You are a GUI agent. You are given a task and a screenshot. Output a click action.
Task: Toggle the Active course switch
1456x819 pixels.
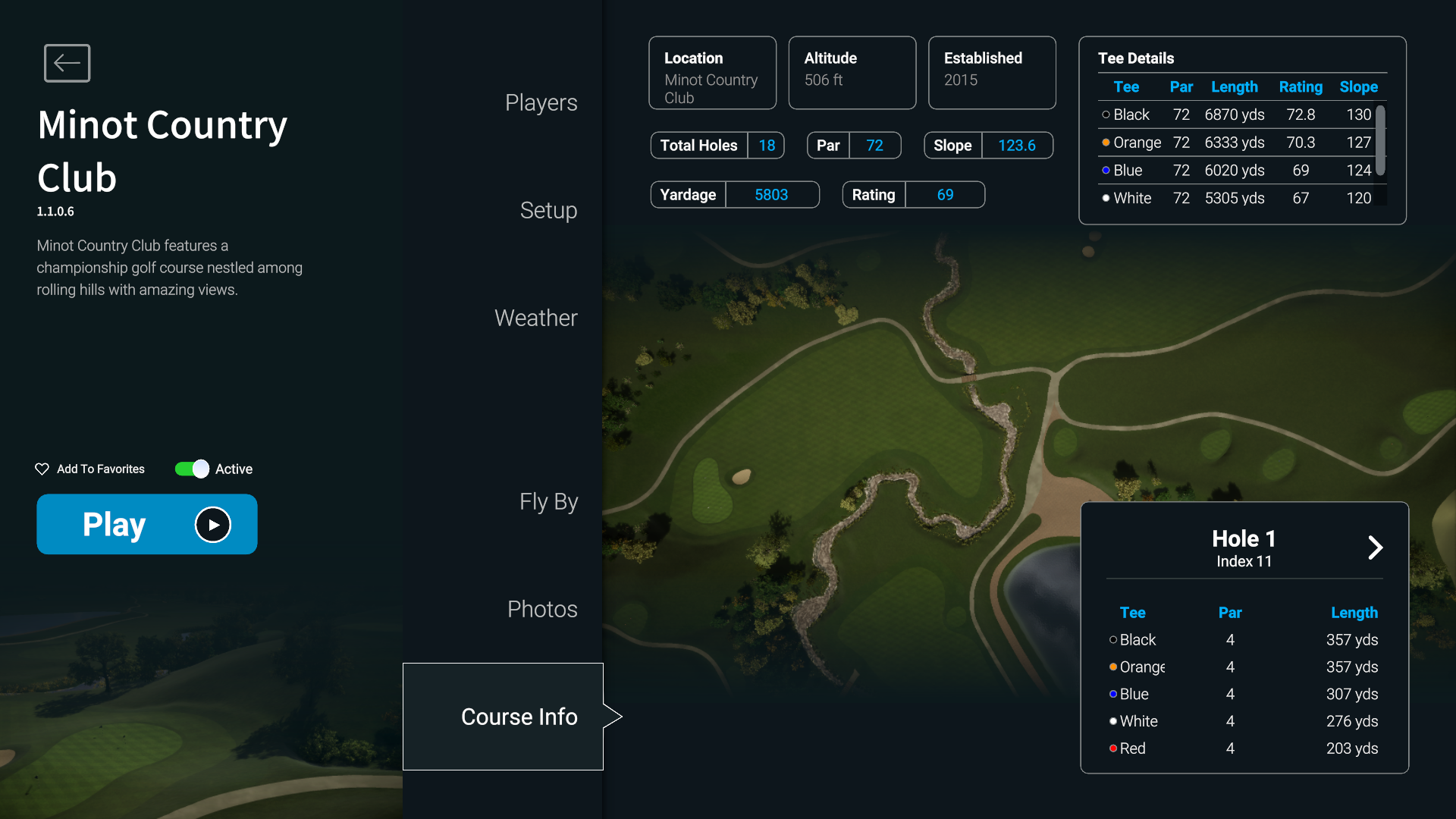pos(192,469)
